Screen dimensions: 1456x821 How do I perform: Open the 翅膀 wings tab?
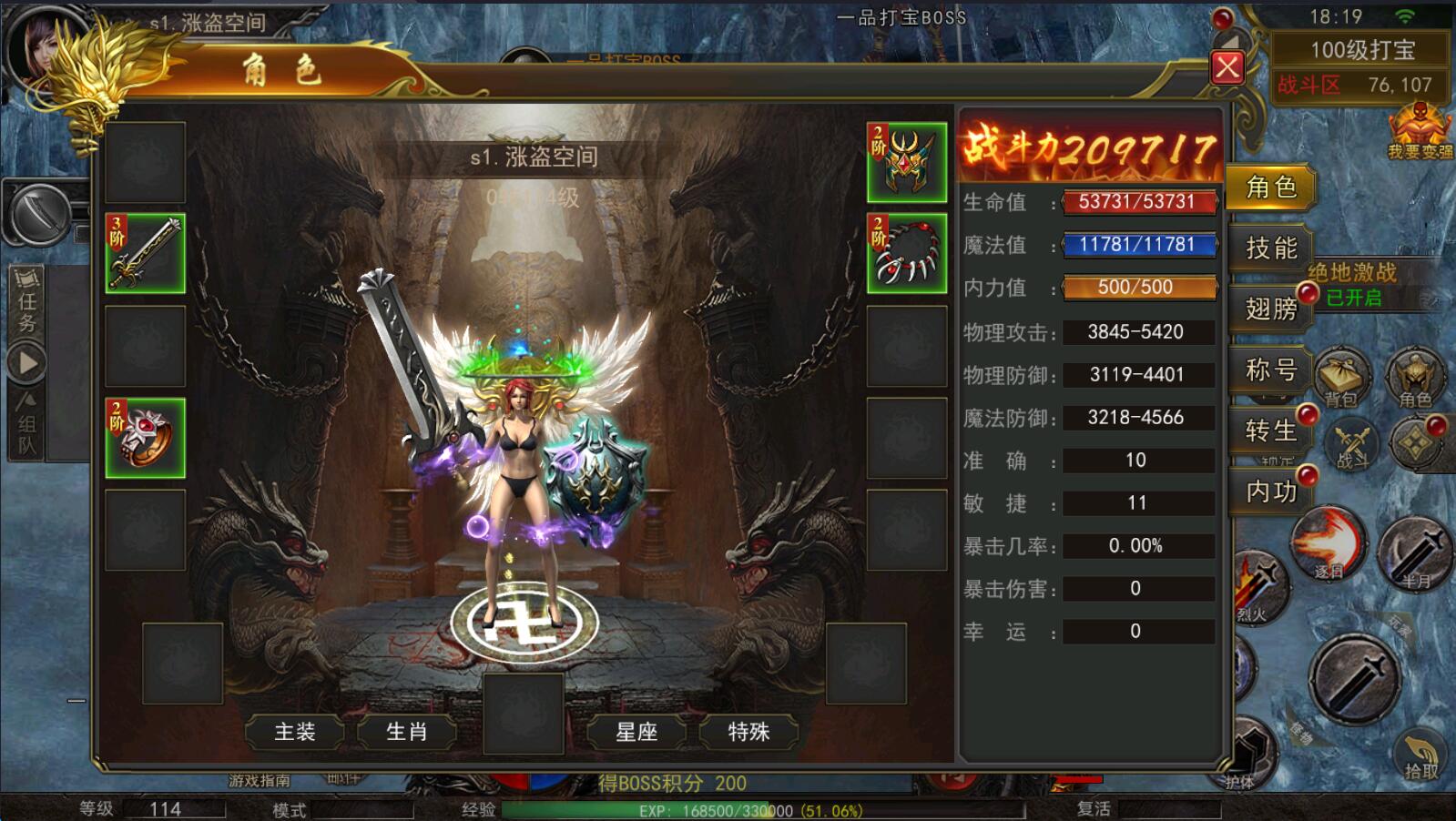[x=1270, y=309]
